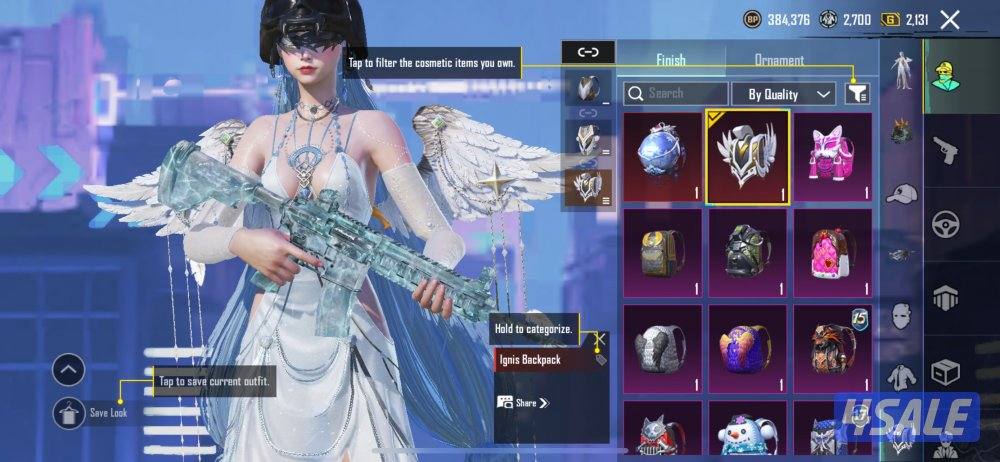This screenshot has width=1000, height=462.
Task: Close the inventory screen with X
Action: [950, 19]
